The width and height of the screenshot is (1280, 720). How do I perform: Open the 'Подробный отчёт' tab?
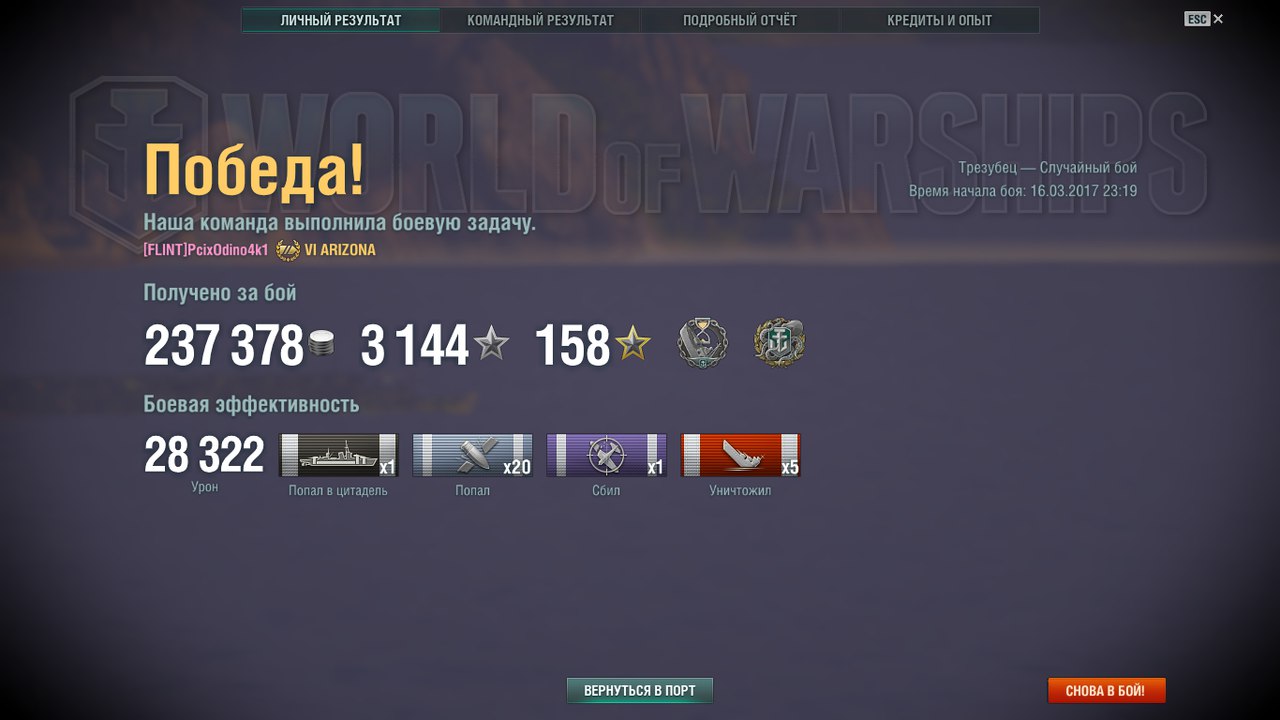tap(742, 19)
